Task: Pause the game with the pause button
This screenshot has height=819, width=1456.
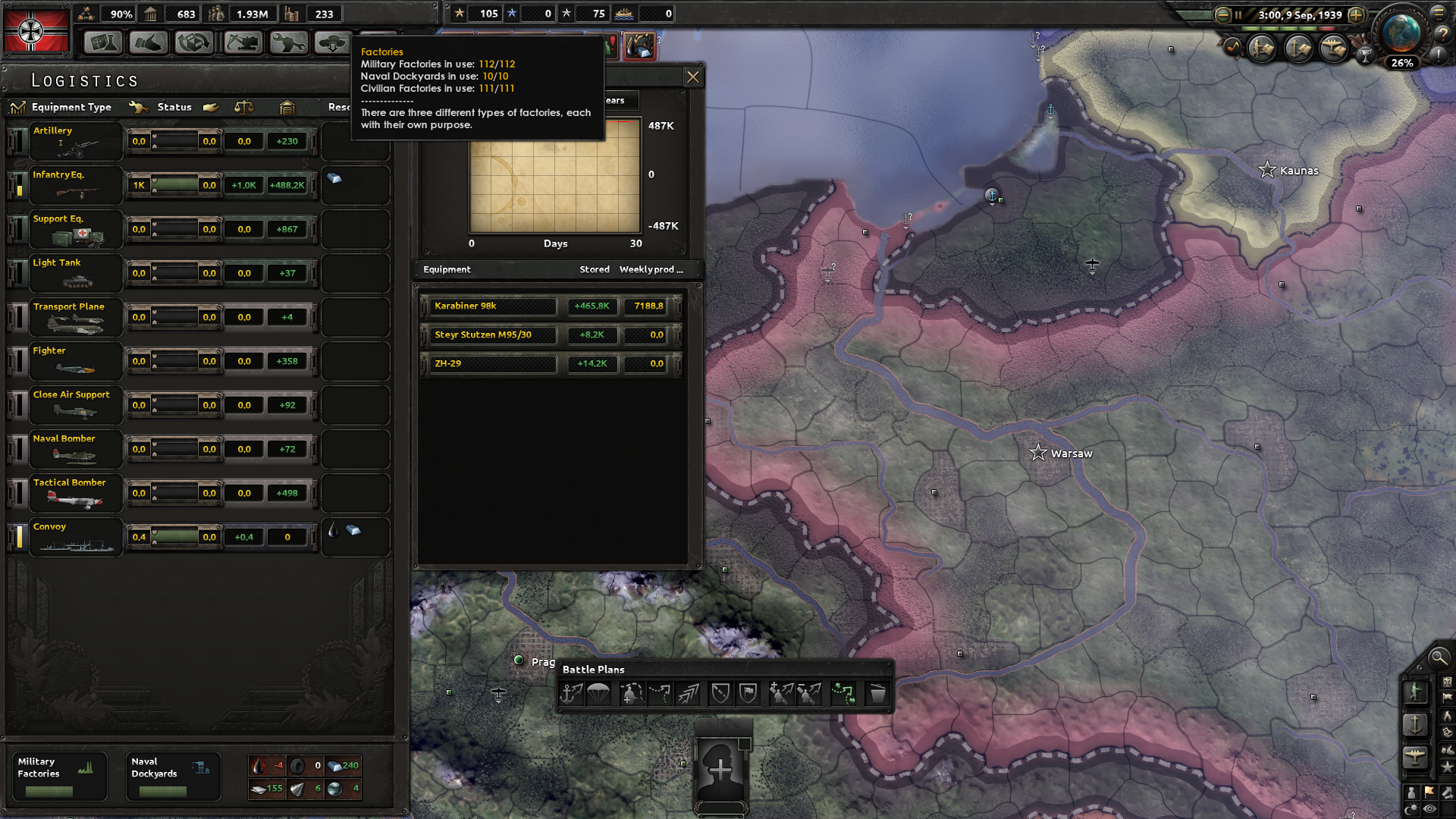Action: tap(1238, 15)
